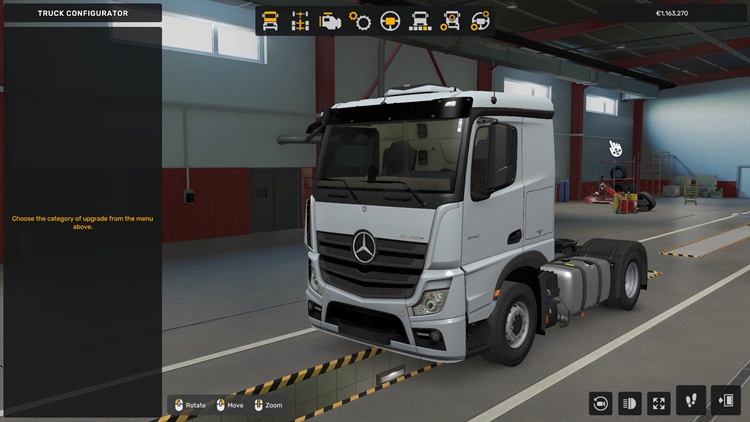Activate the footsteps walk-around mode

pos(691,401)
